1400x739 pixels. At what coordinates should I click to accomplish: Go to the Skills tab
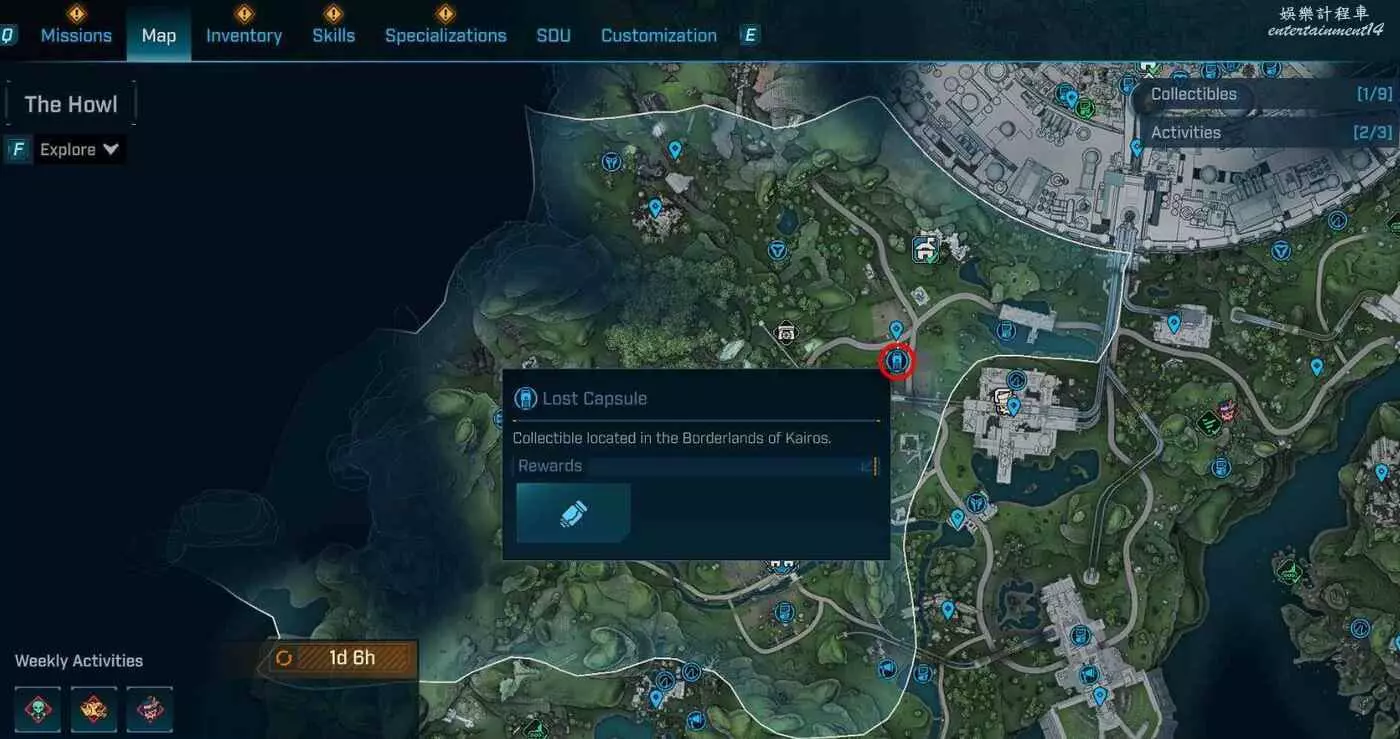tap(333, 36)
